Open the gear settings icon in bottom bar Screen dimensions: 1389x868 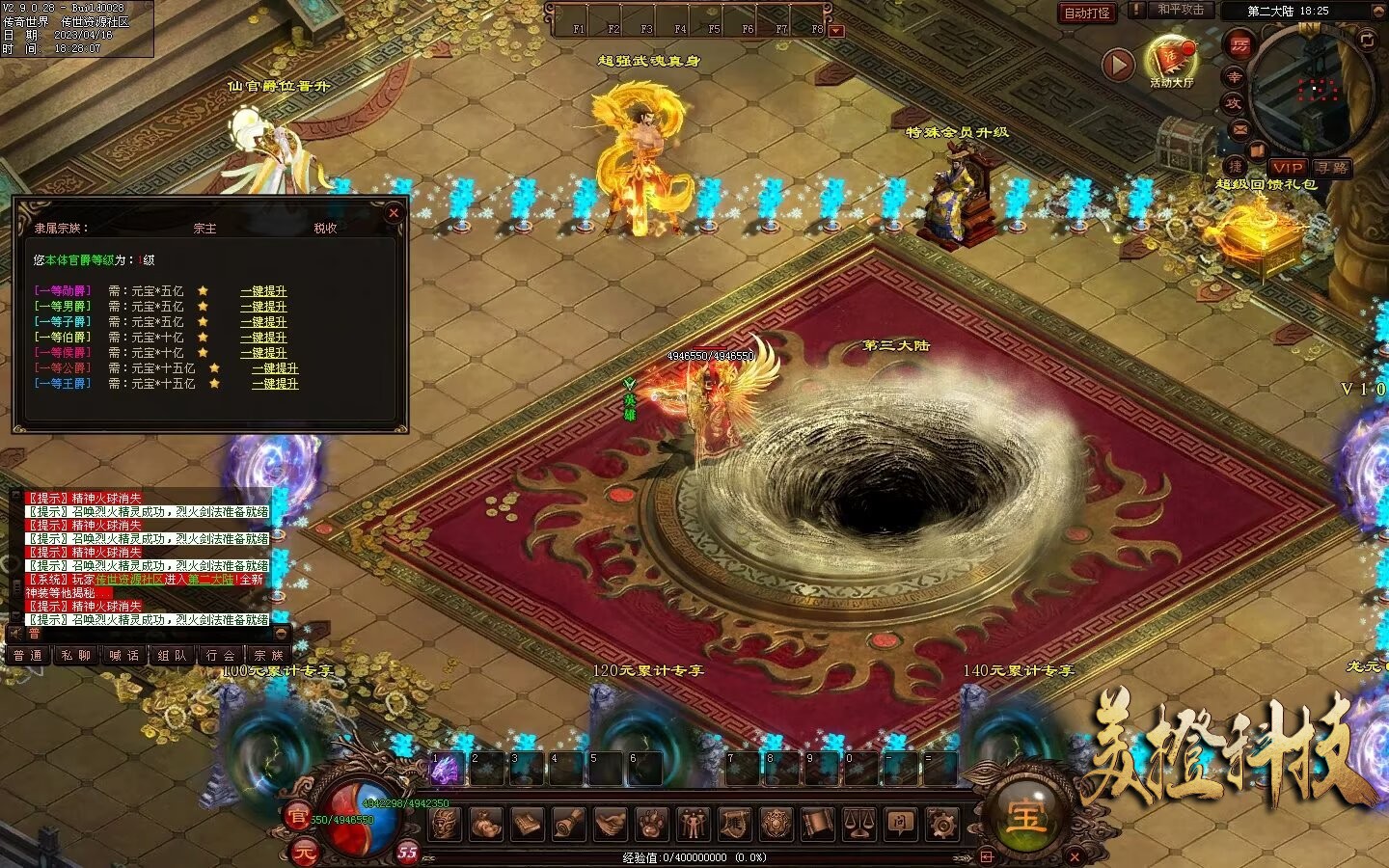[x=941, y=825]
